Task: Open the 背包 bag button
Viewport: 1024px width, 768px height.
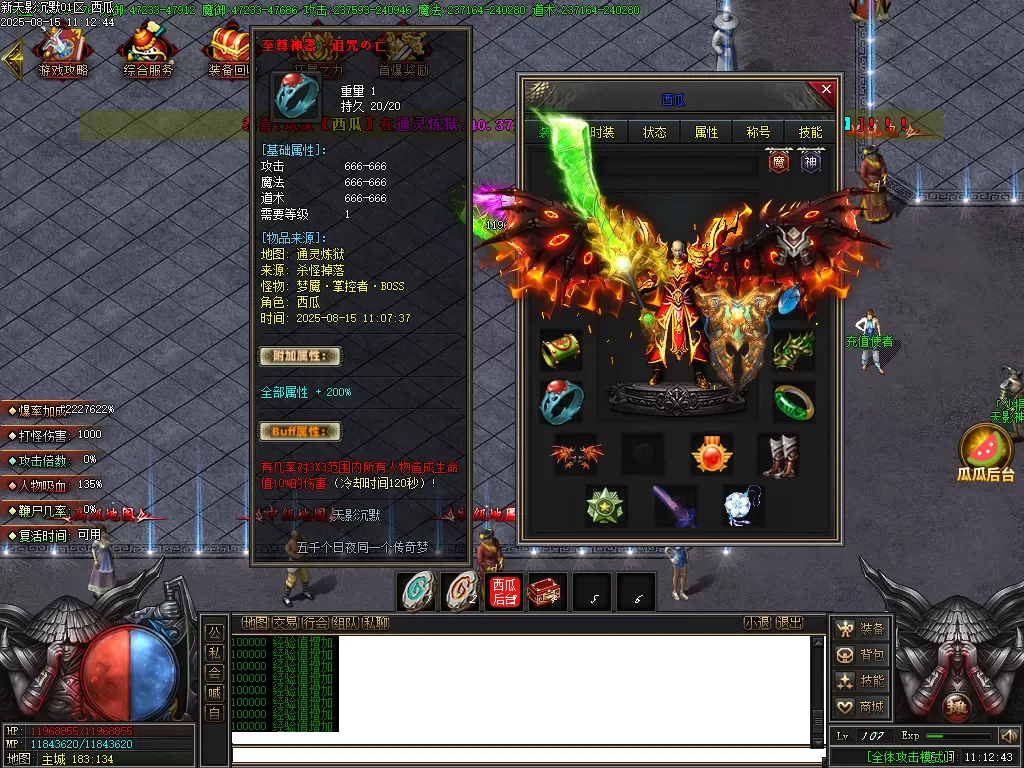Action: [x=861, y=655]
